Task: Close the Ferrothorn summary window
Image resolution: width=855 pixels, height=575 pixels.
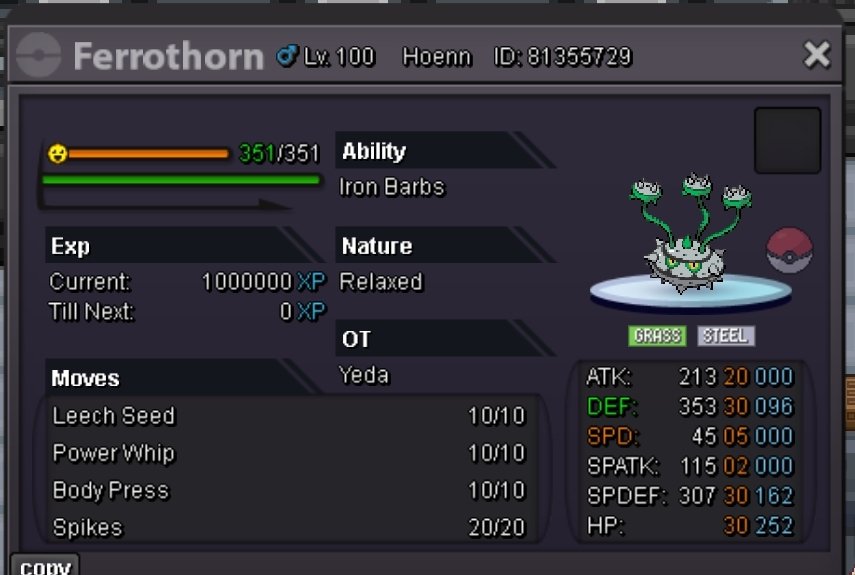Action: pyautogui.click(x=817, y=55)
